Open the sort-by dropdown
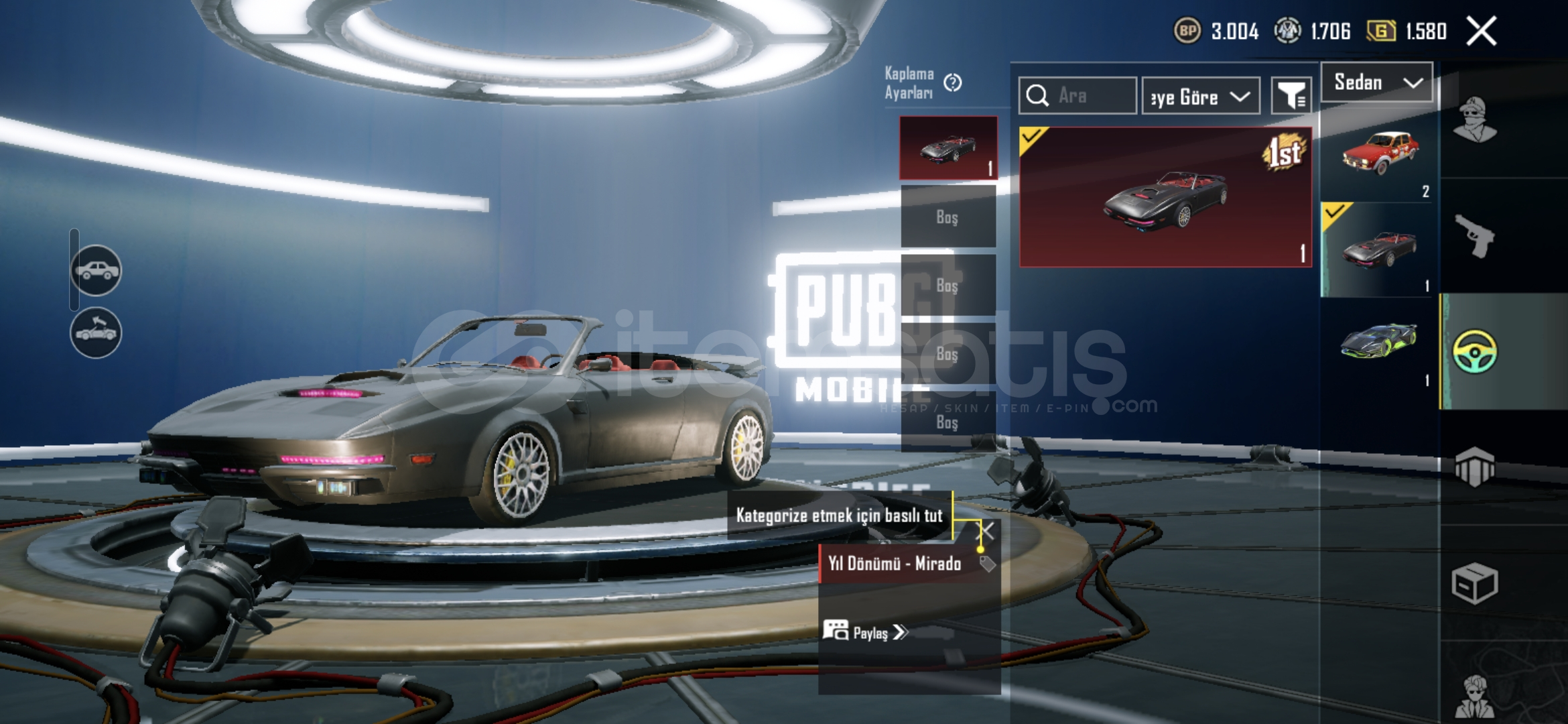Viewport: 1568px width, 724px height. pyautogui.click(x=1201, y=97)
